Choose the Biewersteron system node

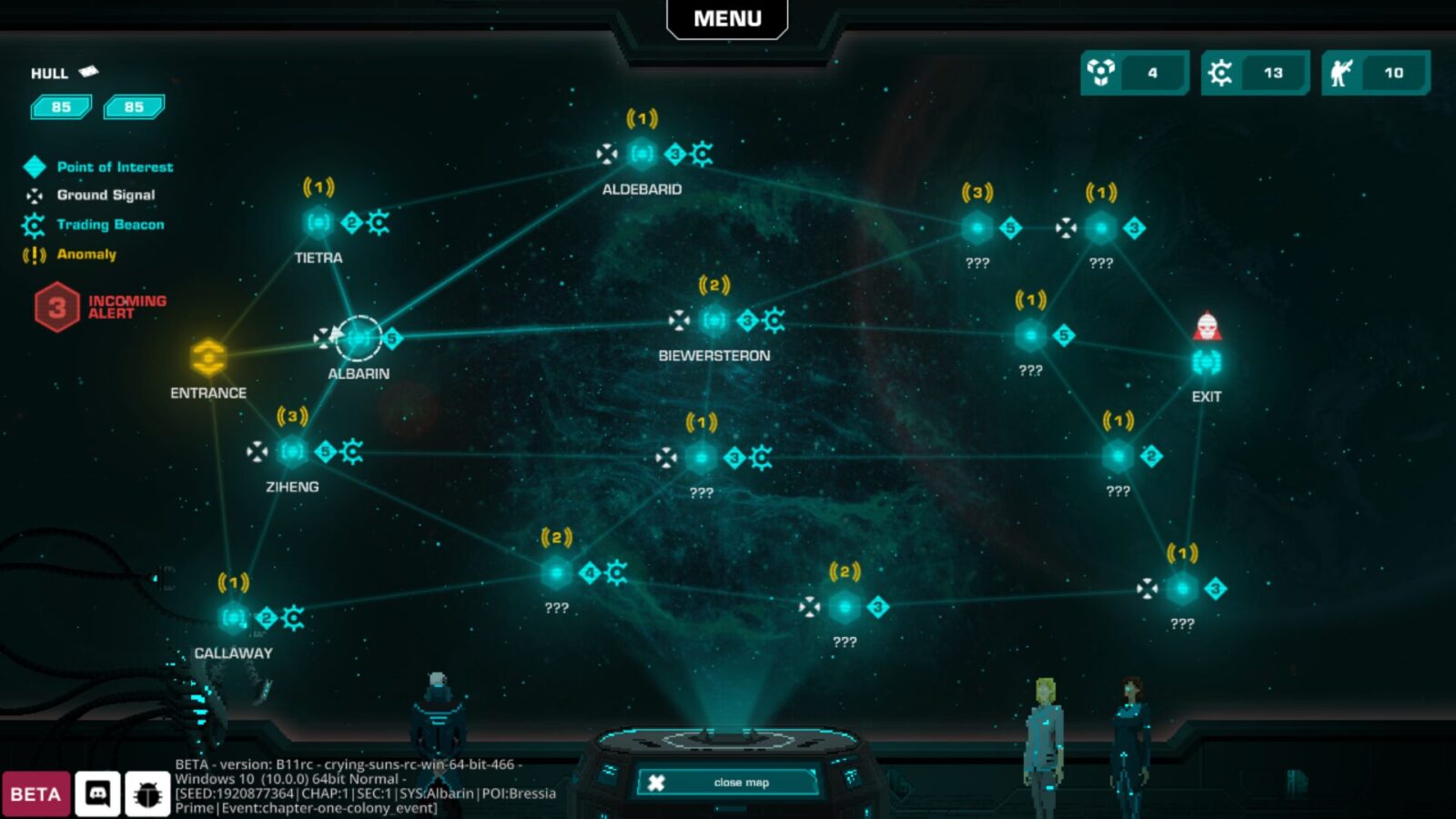tap(714, 320)
